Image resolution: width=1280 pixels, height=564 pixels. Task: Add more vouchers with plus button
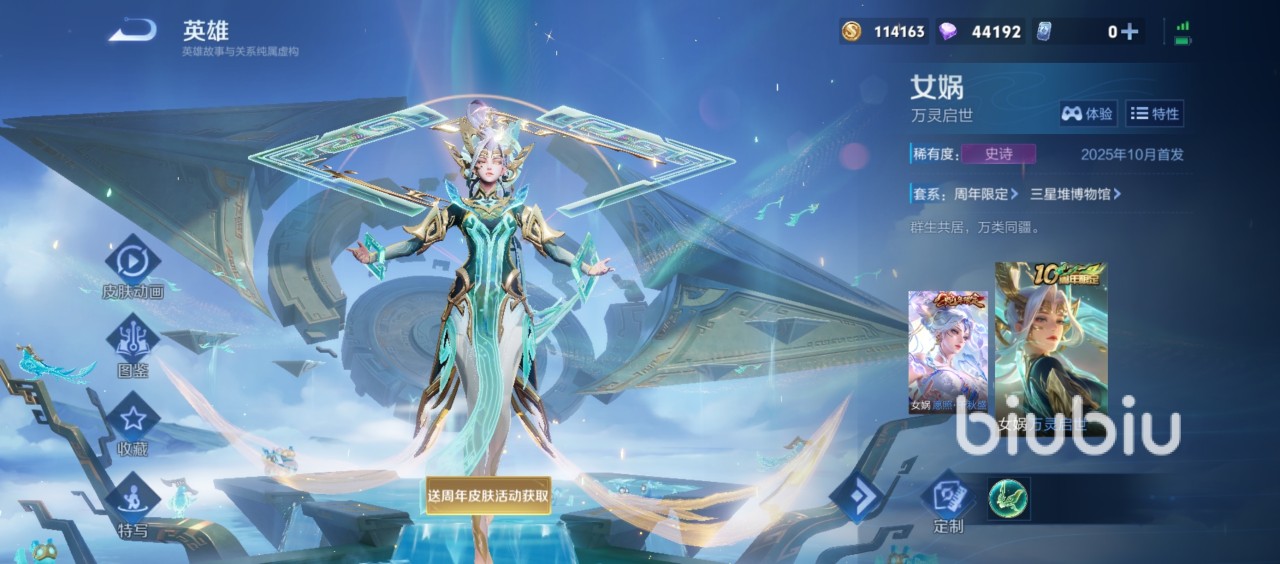click(1130, 32)
